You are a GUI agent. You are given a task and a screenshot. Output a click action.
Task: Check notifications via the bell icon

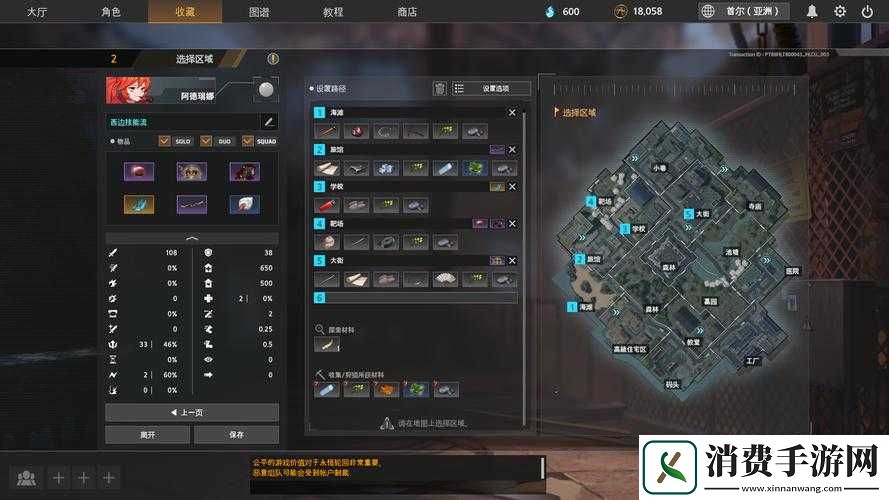(812, 11)
